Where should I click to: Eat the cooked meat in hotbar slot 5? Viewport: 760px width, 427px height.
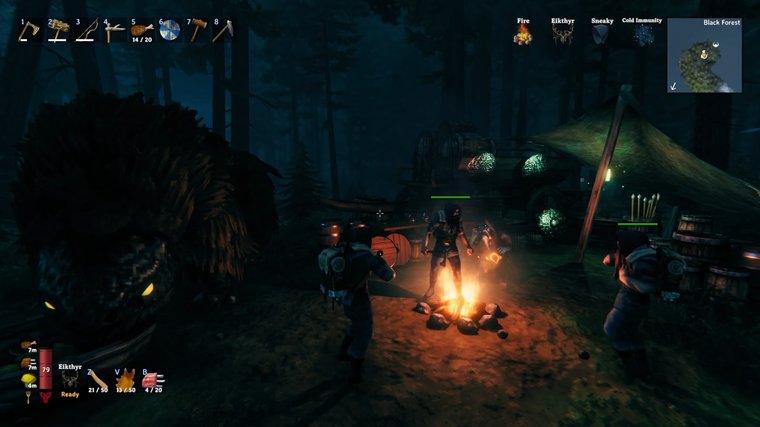pyautogui.click(x=142, y=30)
